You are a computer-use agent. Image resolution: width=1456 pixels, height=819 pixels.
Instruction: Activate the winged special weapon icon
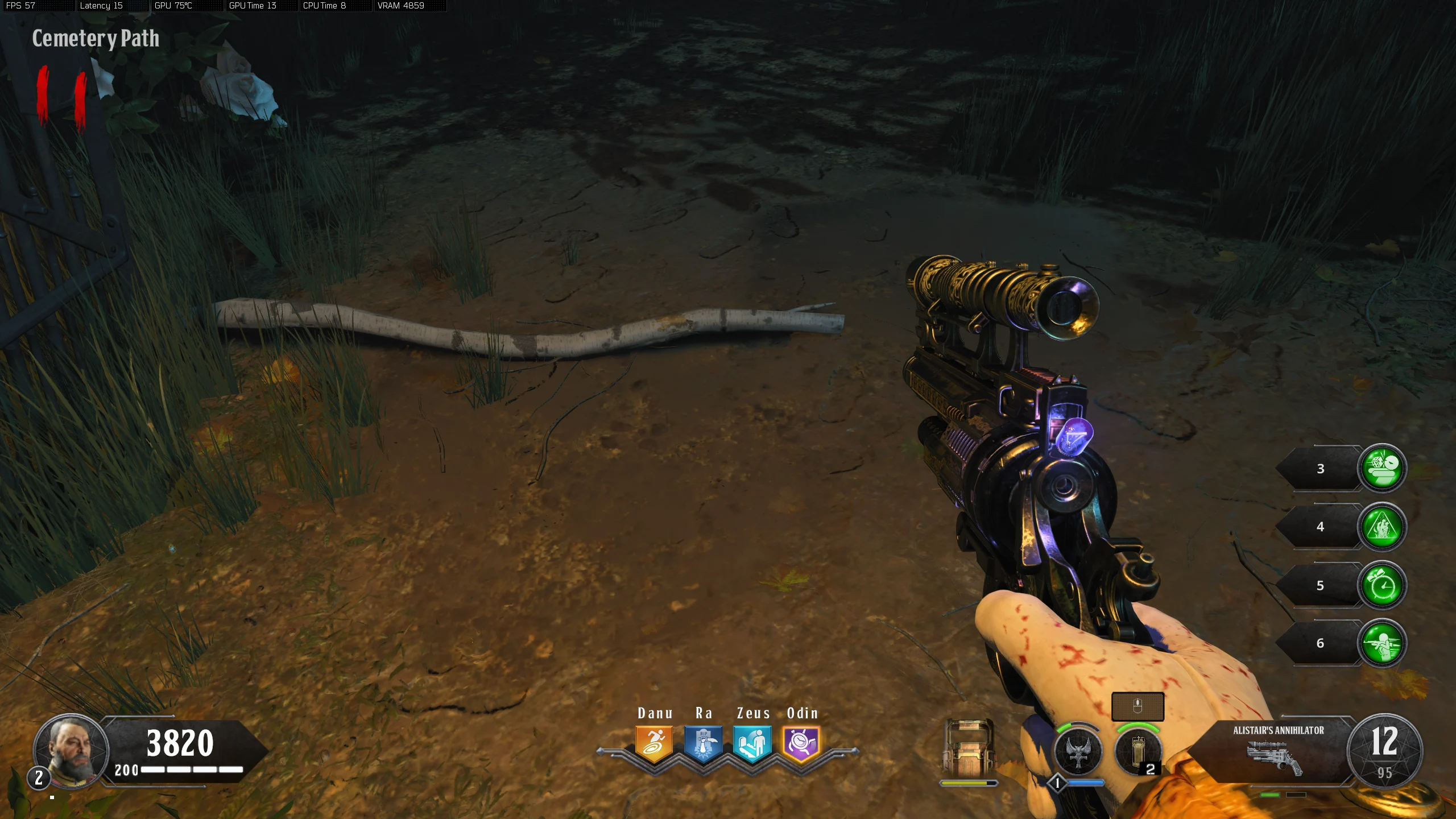pos(1078,752)
